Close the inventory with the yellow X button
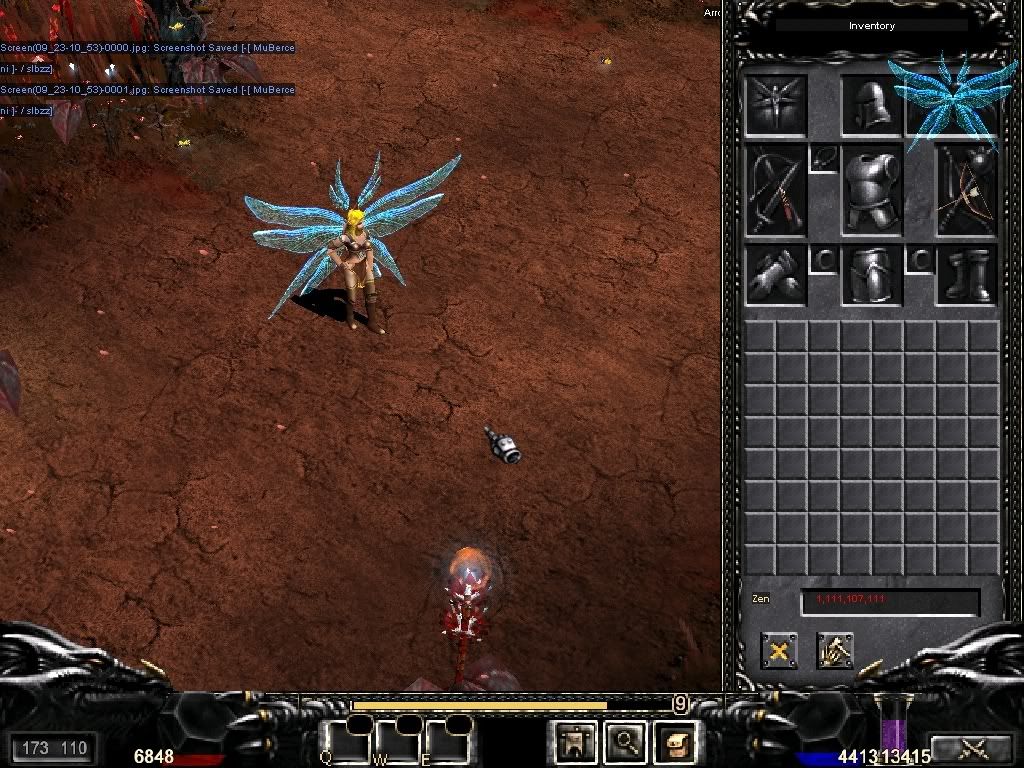1024x768 pixels. 778,651
